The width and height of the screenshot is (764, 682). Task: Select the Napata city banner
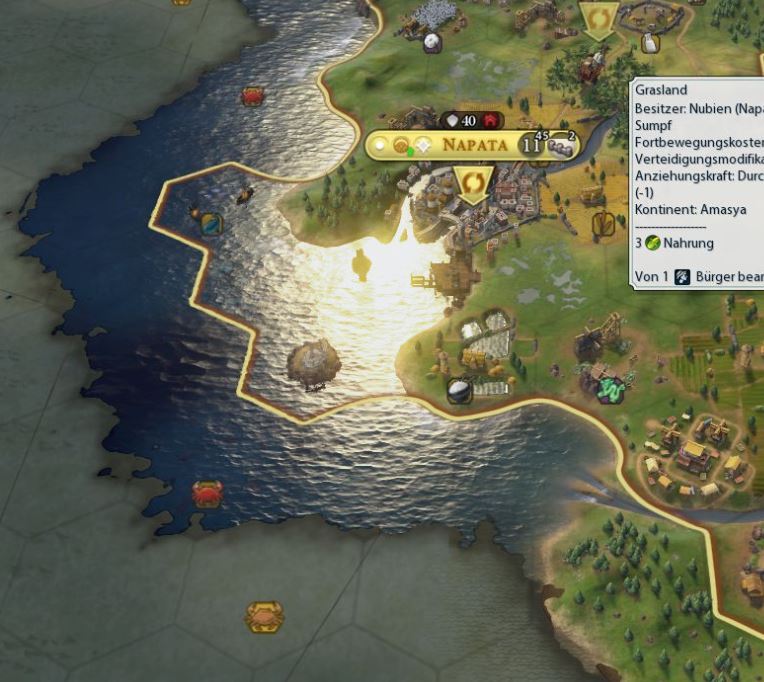point(478,145)
